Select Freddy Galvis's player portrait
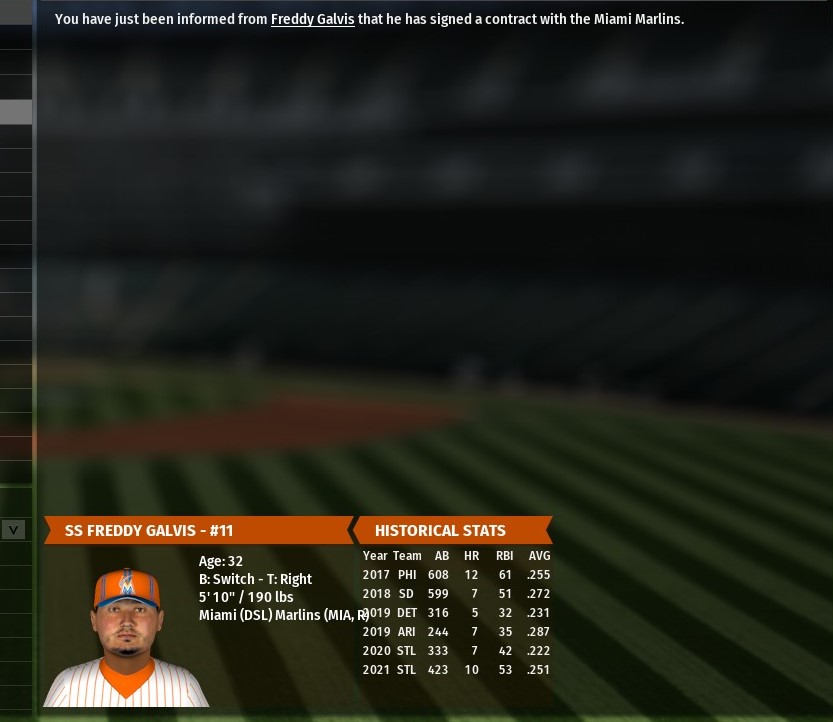The width and height of the screenshot is (833, 722). click(x=127, y=637)
